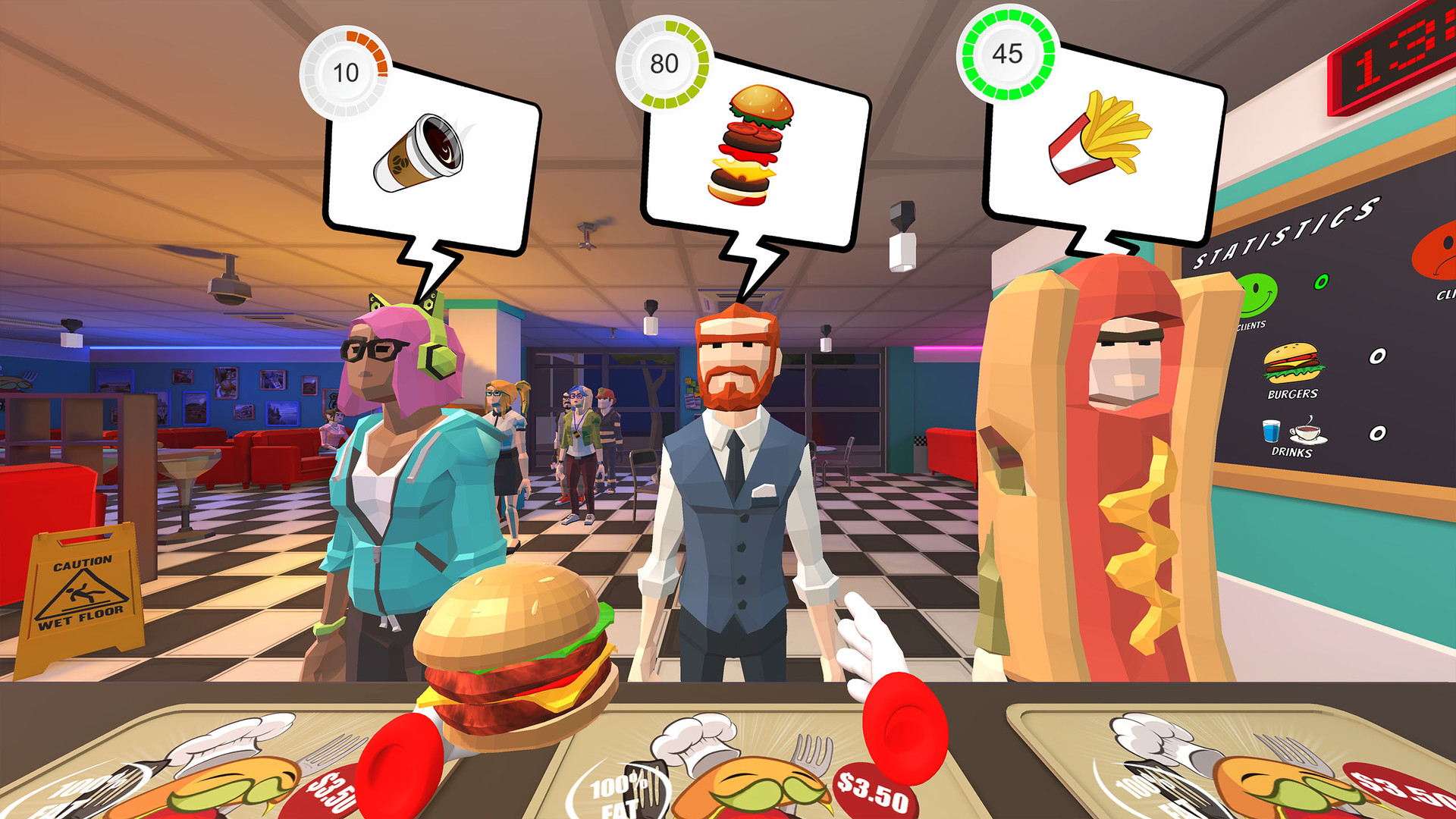This screenshot has height=819, width=1456.
Task: Expand the burger order timer showing 80
Action: tap(664, 64)
